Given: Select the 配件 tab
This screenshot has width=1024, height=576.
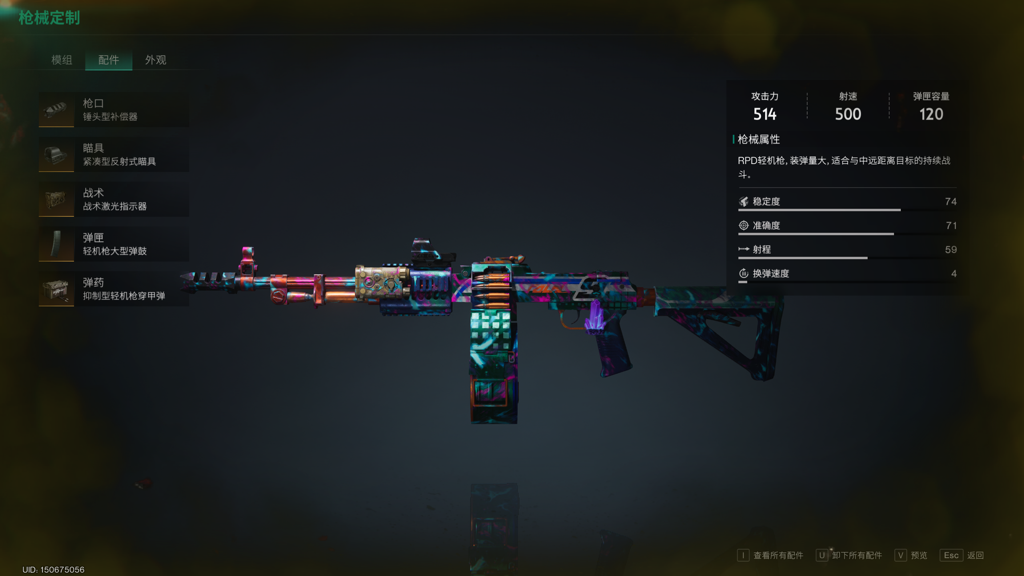Looking at the screenshot, I should (x=108, y=60).
